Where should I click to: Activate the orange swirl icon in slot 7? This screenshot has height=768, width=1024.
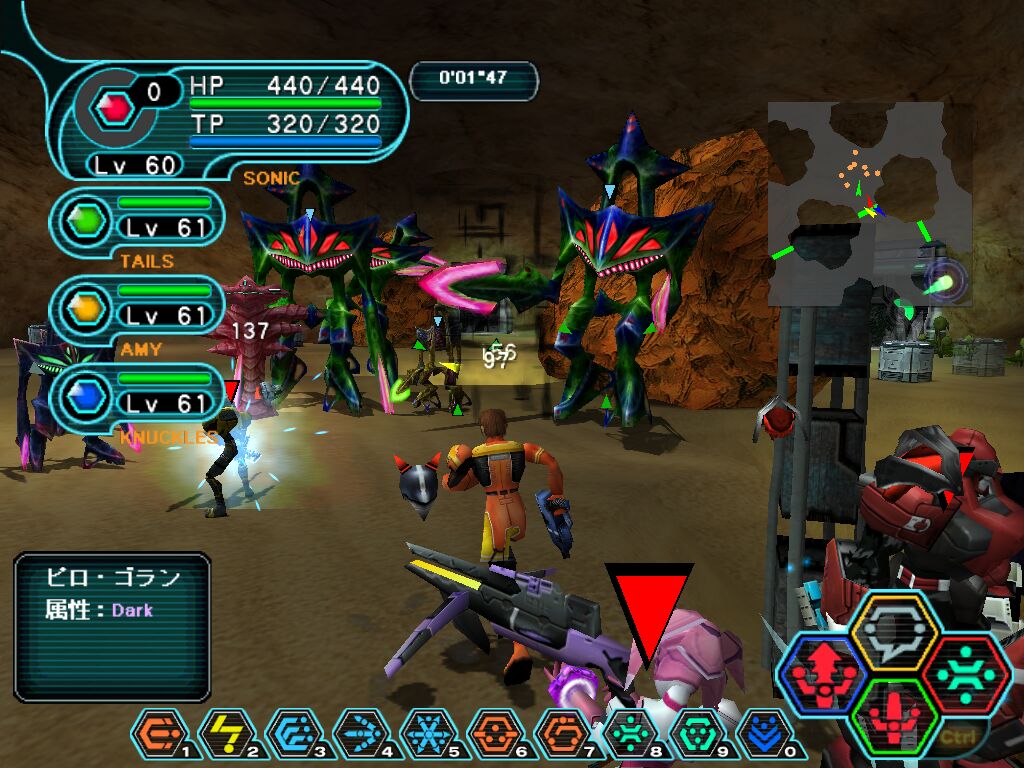(x=561, y=735)
